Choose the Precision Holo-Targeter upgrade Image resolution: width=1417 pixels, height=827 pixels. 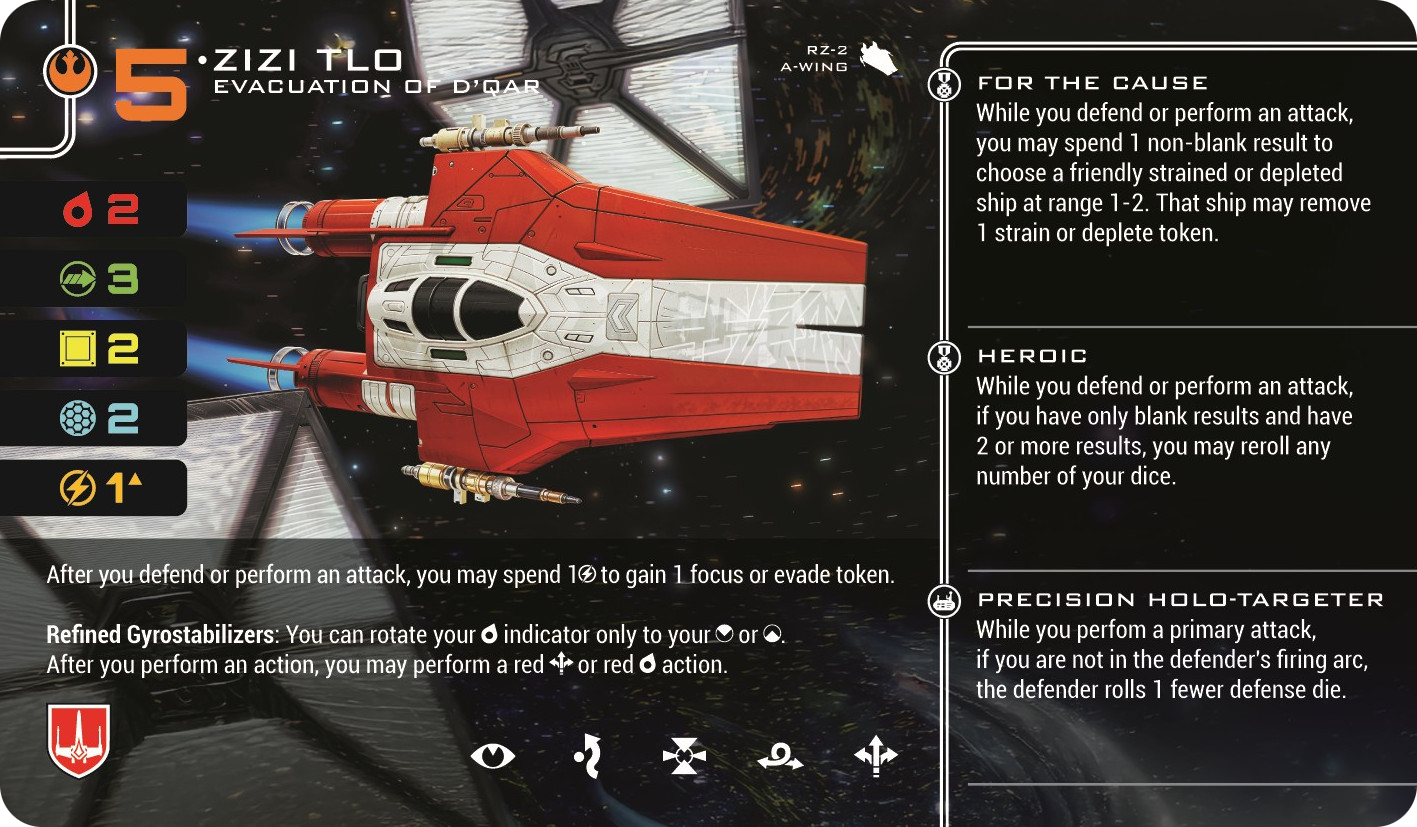coord(1180,600)
